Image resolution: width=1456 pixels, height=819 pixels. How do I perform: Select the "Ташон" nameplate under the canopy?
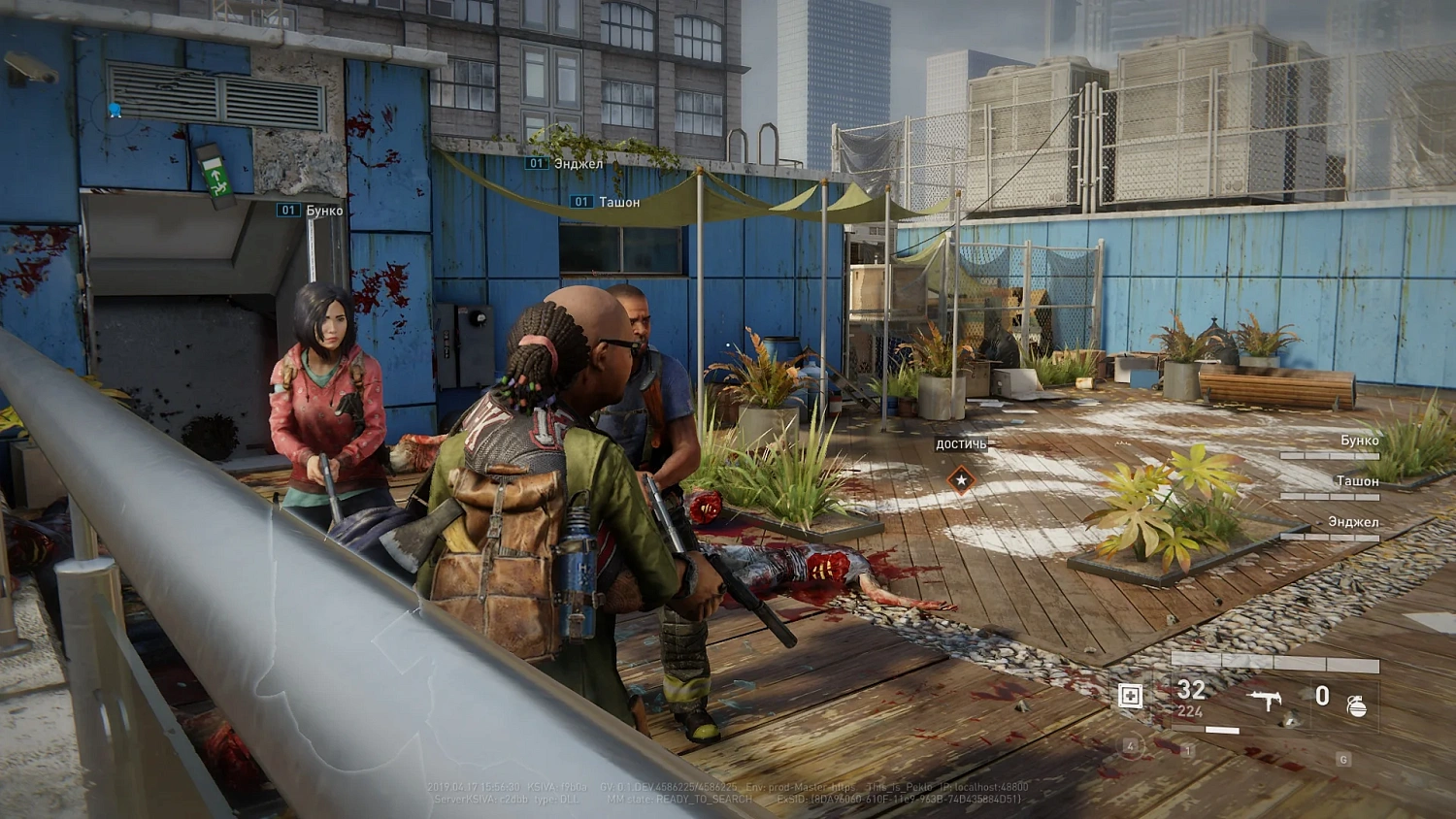(621, 201)
